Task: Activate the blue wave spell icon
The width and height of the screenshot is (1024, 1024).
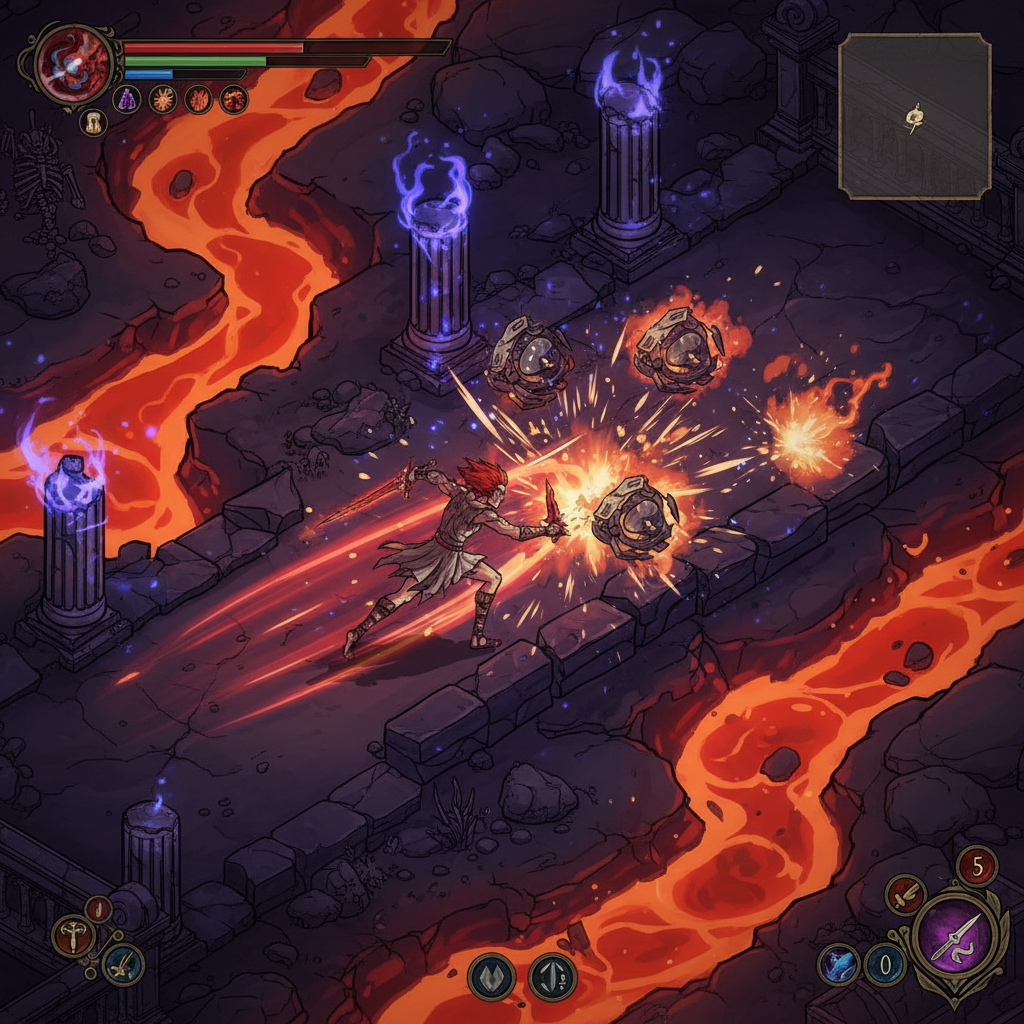Action: point(838,964)
